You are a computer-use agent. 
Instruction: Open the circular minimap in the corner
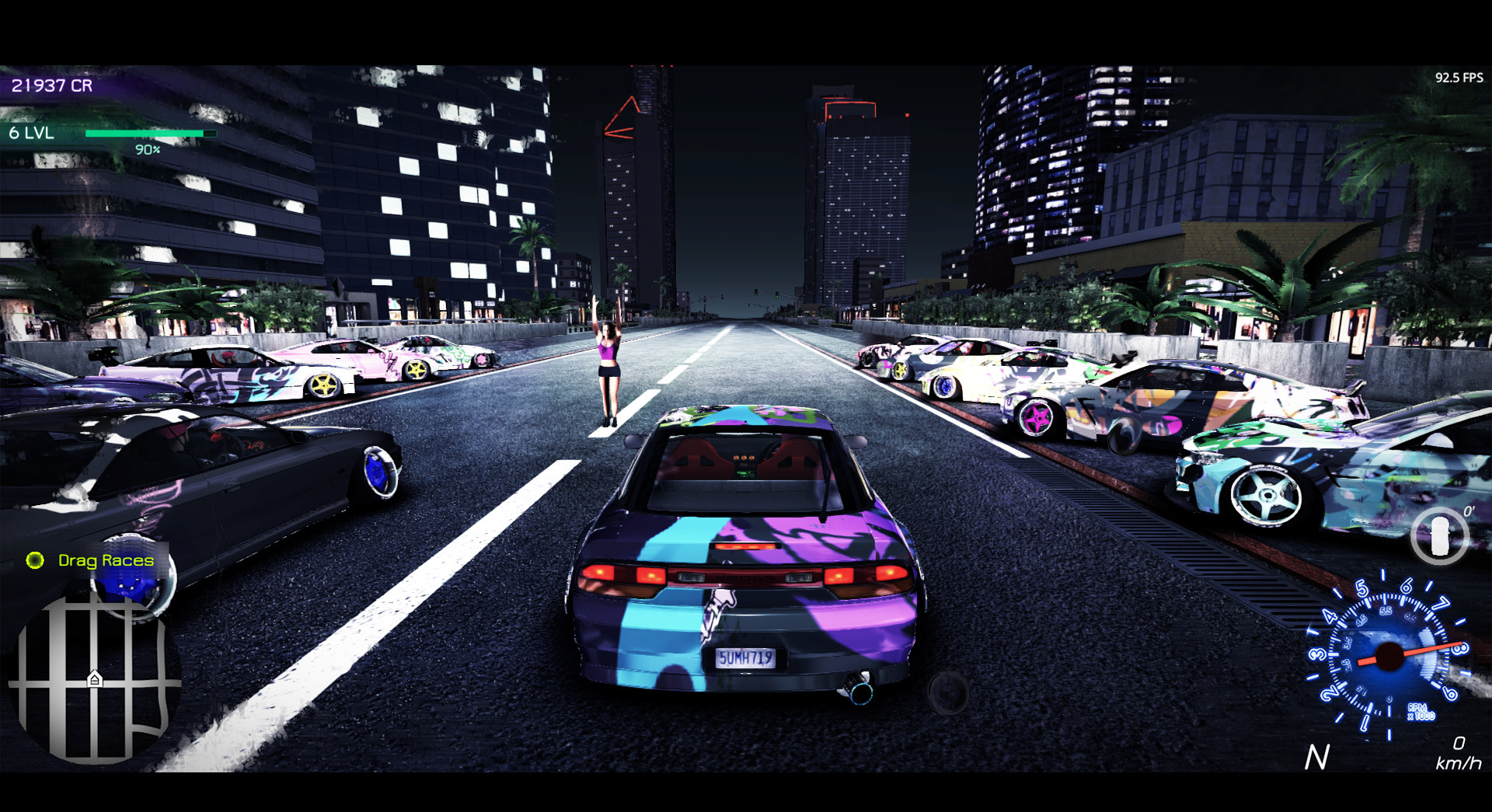85,692
